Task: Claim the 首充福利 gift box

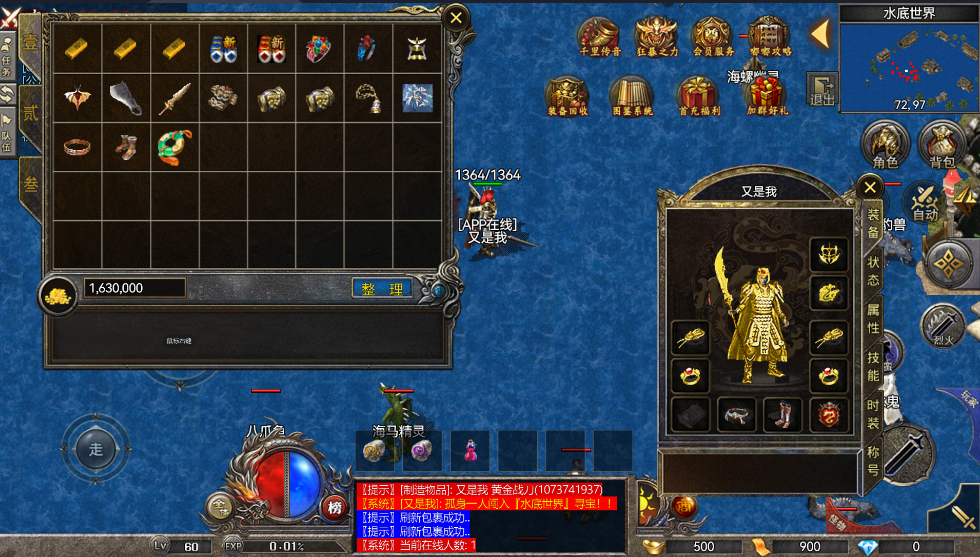Action: 698,96
